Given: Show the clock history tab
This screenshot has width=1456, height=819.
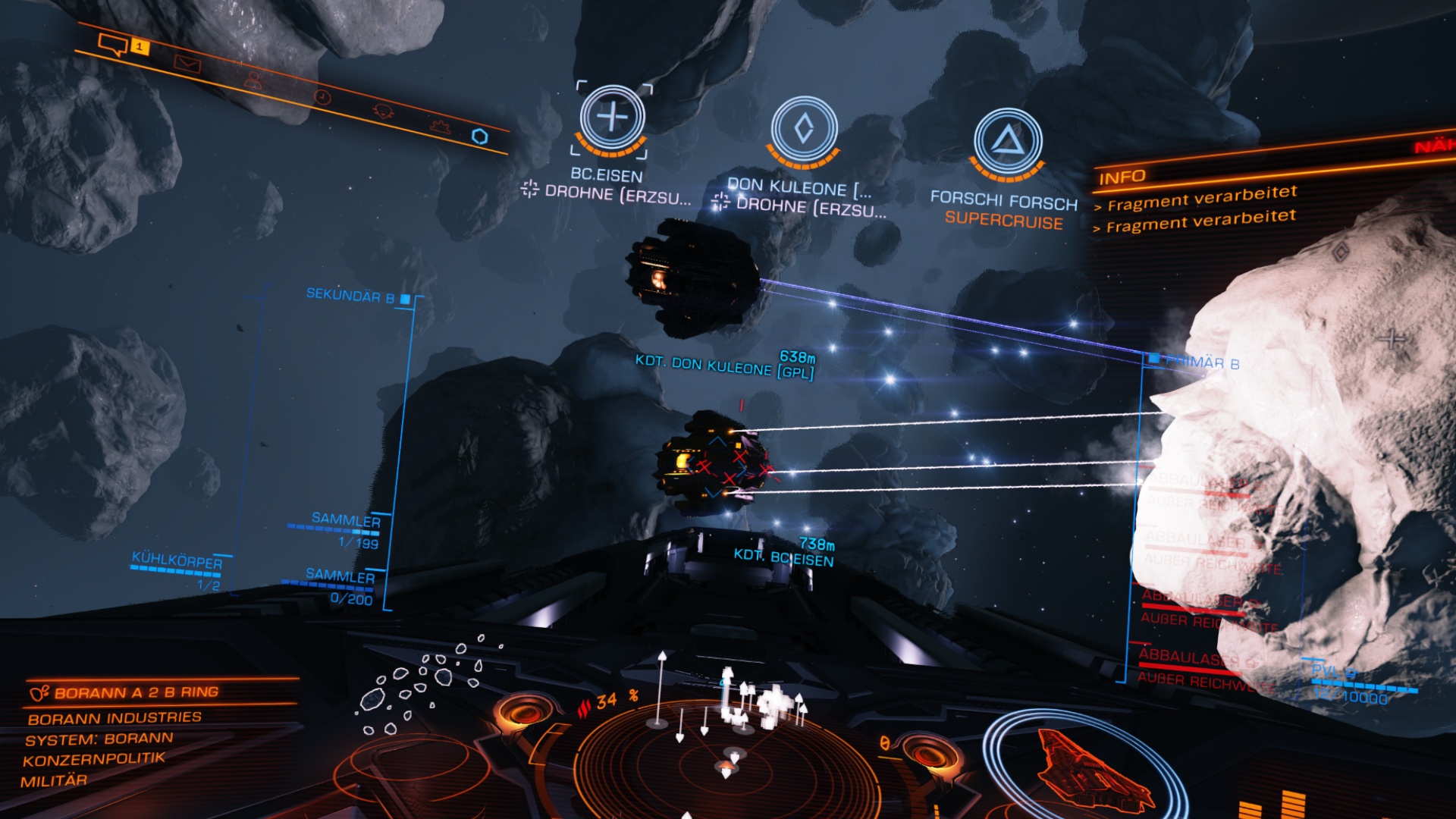Looking at the screenshot, I should click(322, 97).
